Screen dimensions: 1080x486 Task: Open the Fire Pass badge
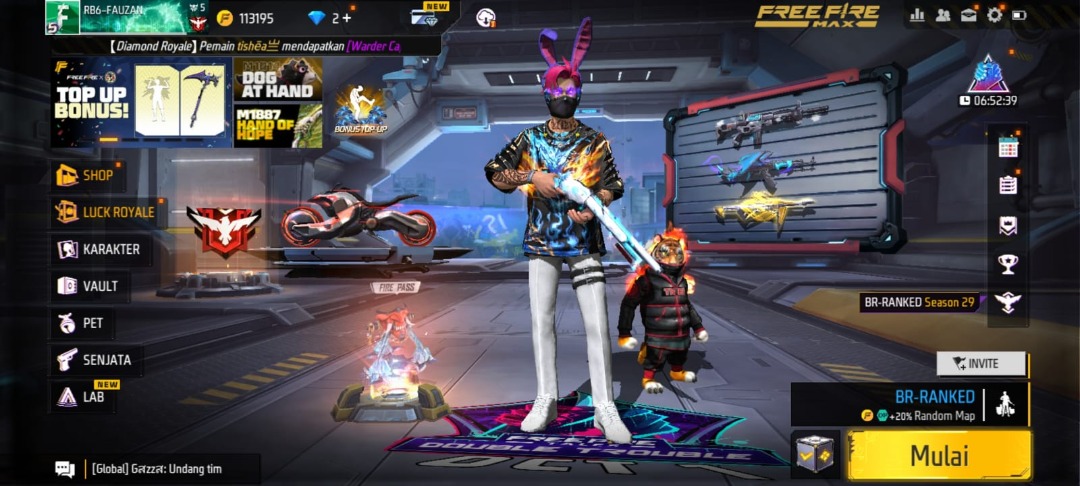point(395,287)
